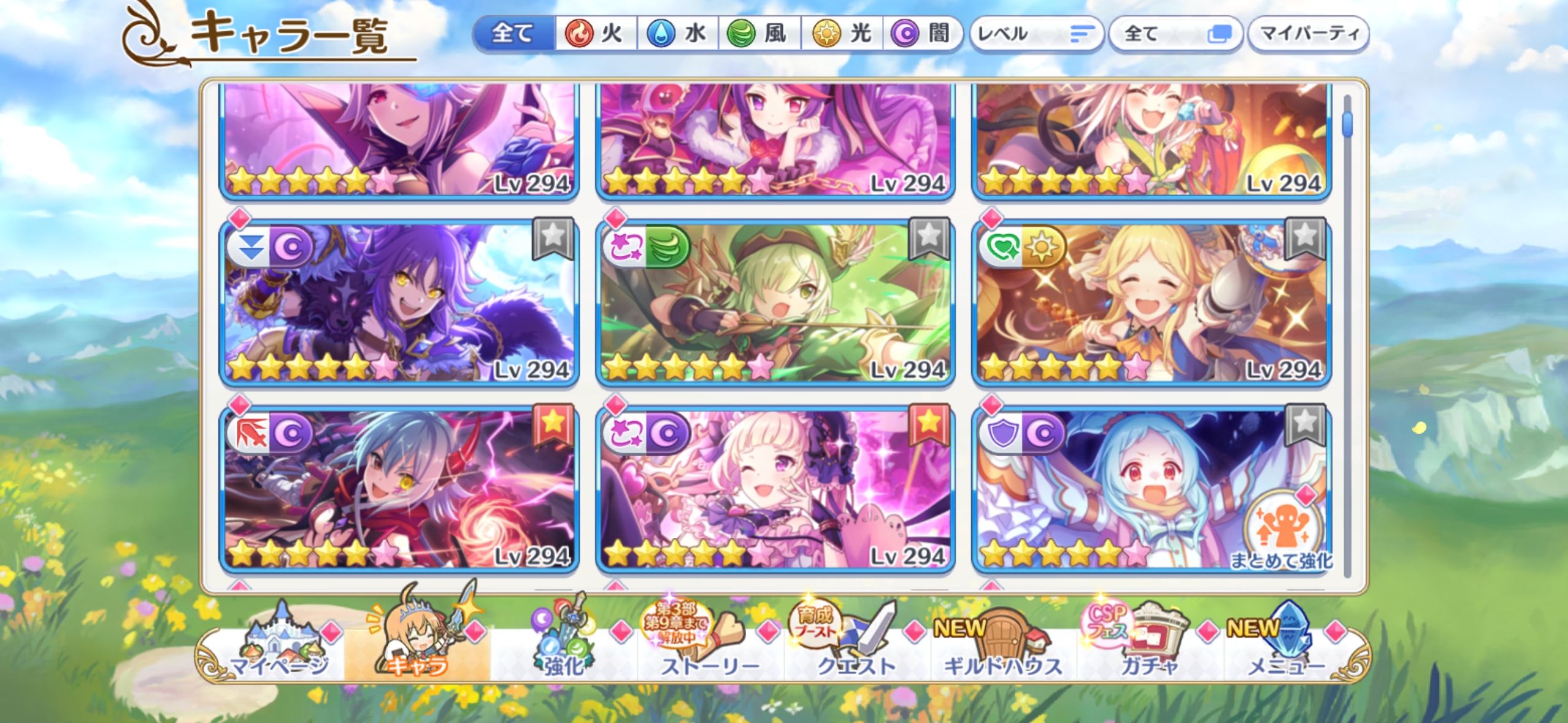This screenshot has width=1568, height=723.
Task: Toggle favorite bookmark on green archer card
Action: 929,237
